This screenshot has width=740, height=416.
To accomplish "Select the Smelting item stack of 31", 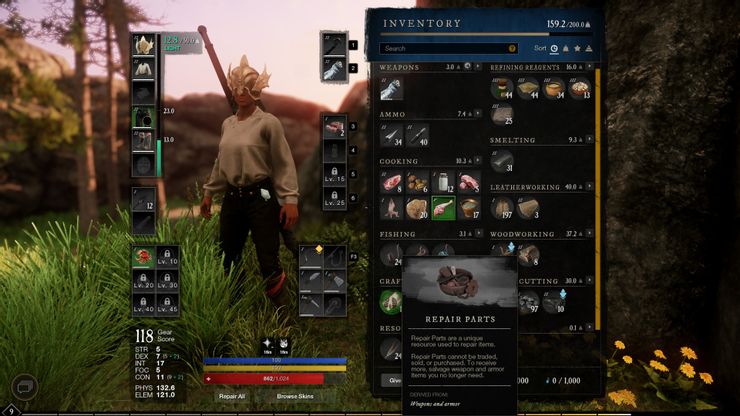I will coord(502,161).
